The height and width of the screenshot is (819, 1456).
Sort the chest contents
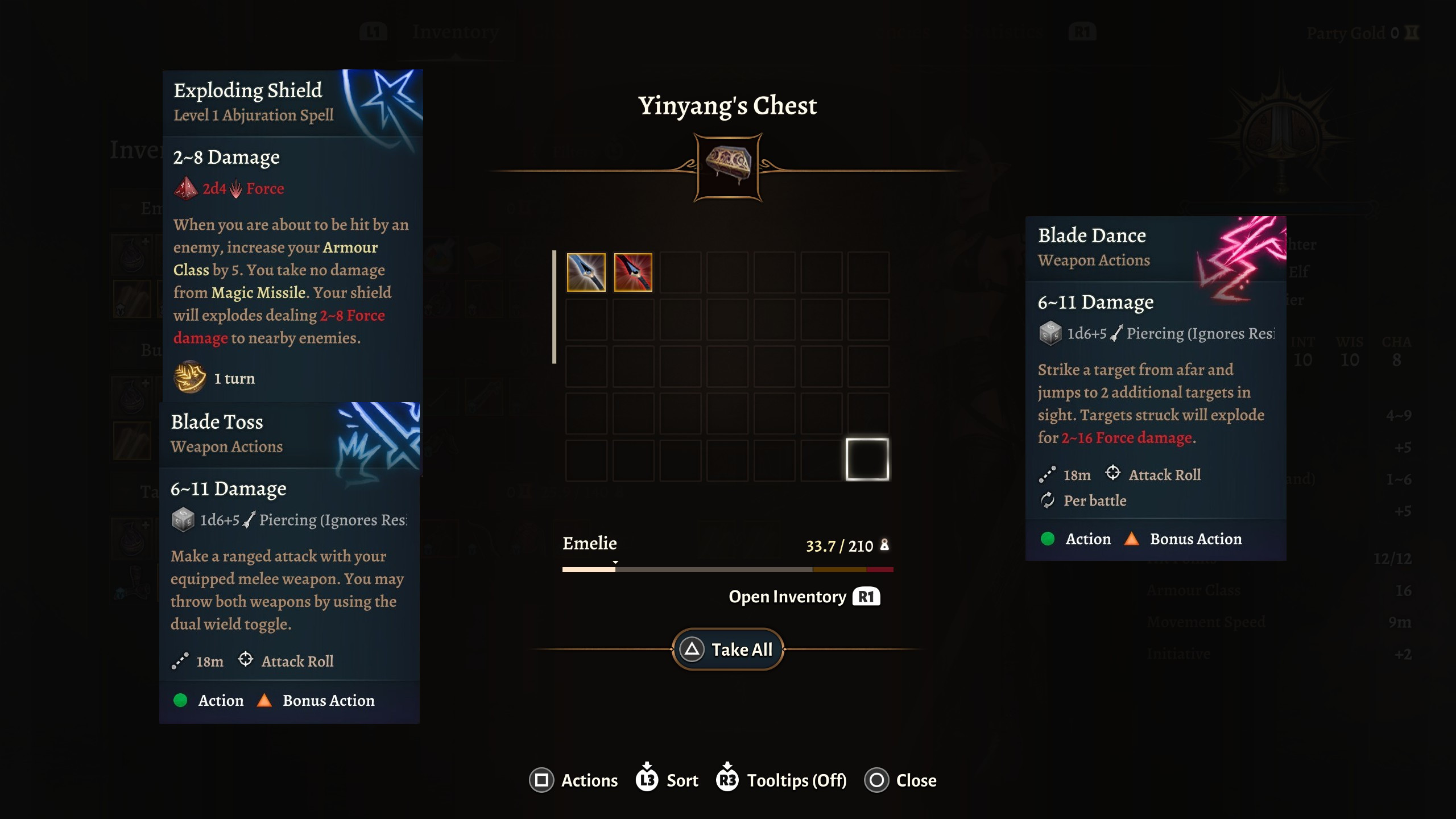click(667, 780)
